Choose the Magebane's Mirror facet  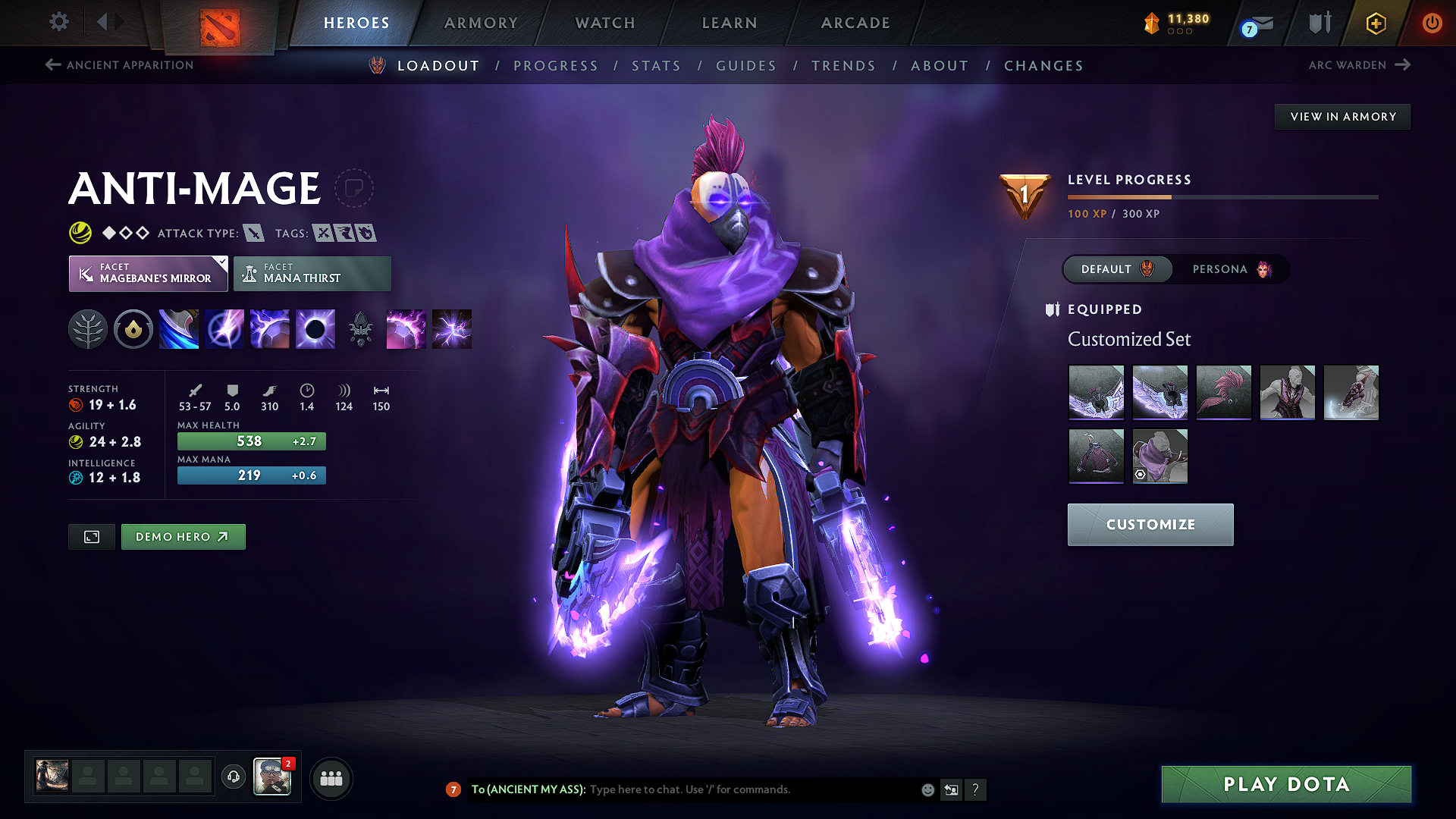[149, 274]
